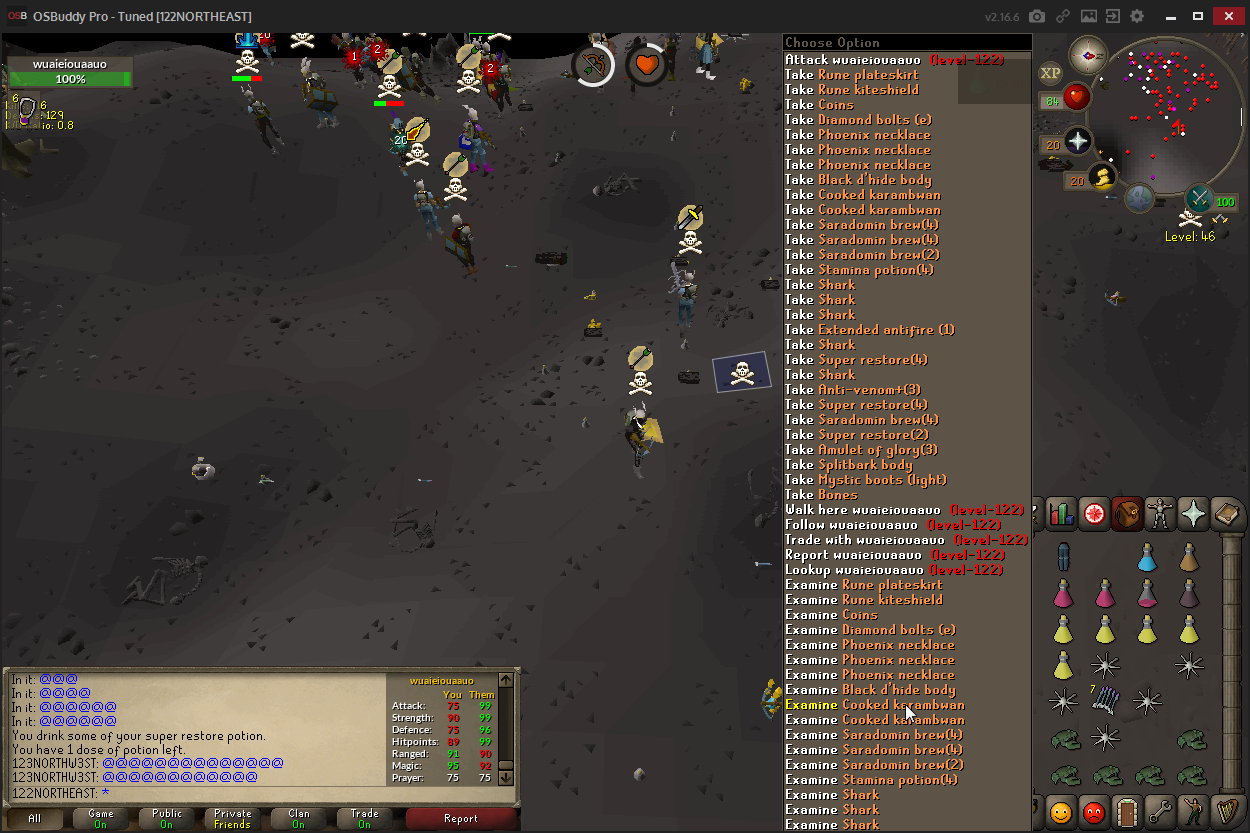Screen dimensions: 1250x833
Task: Open the Report button in chat bar
Action: tap(461, 819)
